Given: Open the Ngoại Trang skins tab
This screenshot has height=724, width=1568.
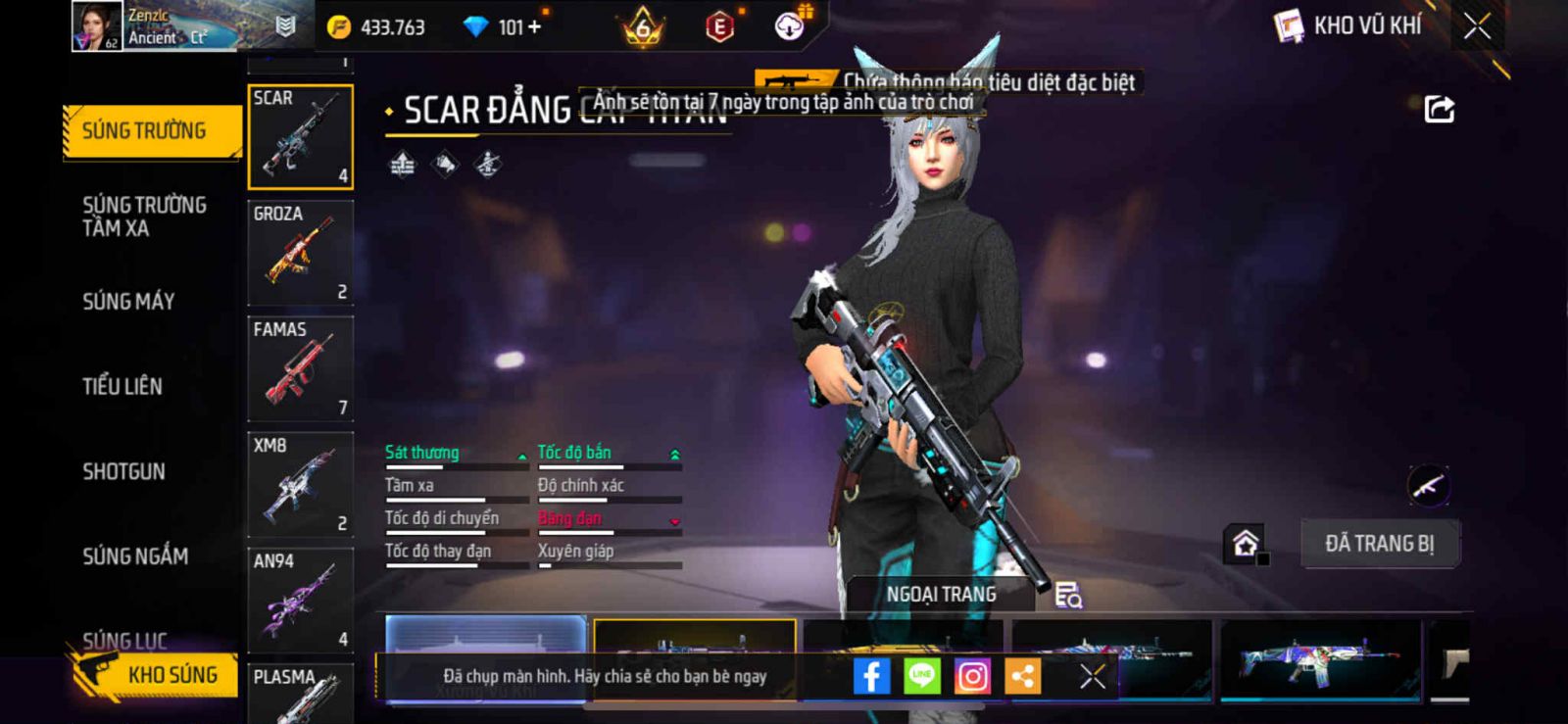Looking at the screenshot, I should [941, 595].
